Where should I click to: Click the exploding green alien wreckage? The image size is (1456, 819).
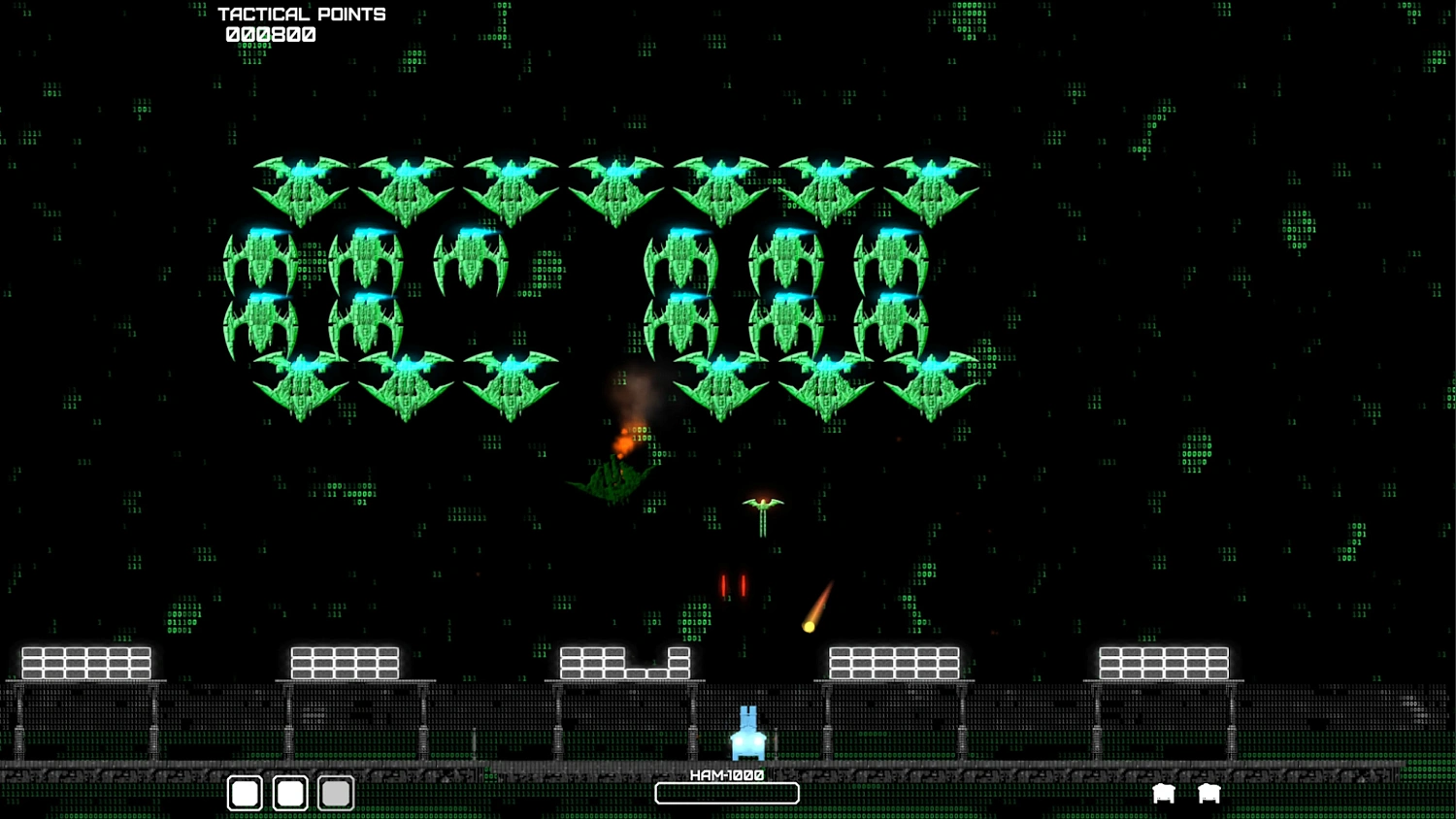coord(613,475)
